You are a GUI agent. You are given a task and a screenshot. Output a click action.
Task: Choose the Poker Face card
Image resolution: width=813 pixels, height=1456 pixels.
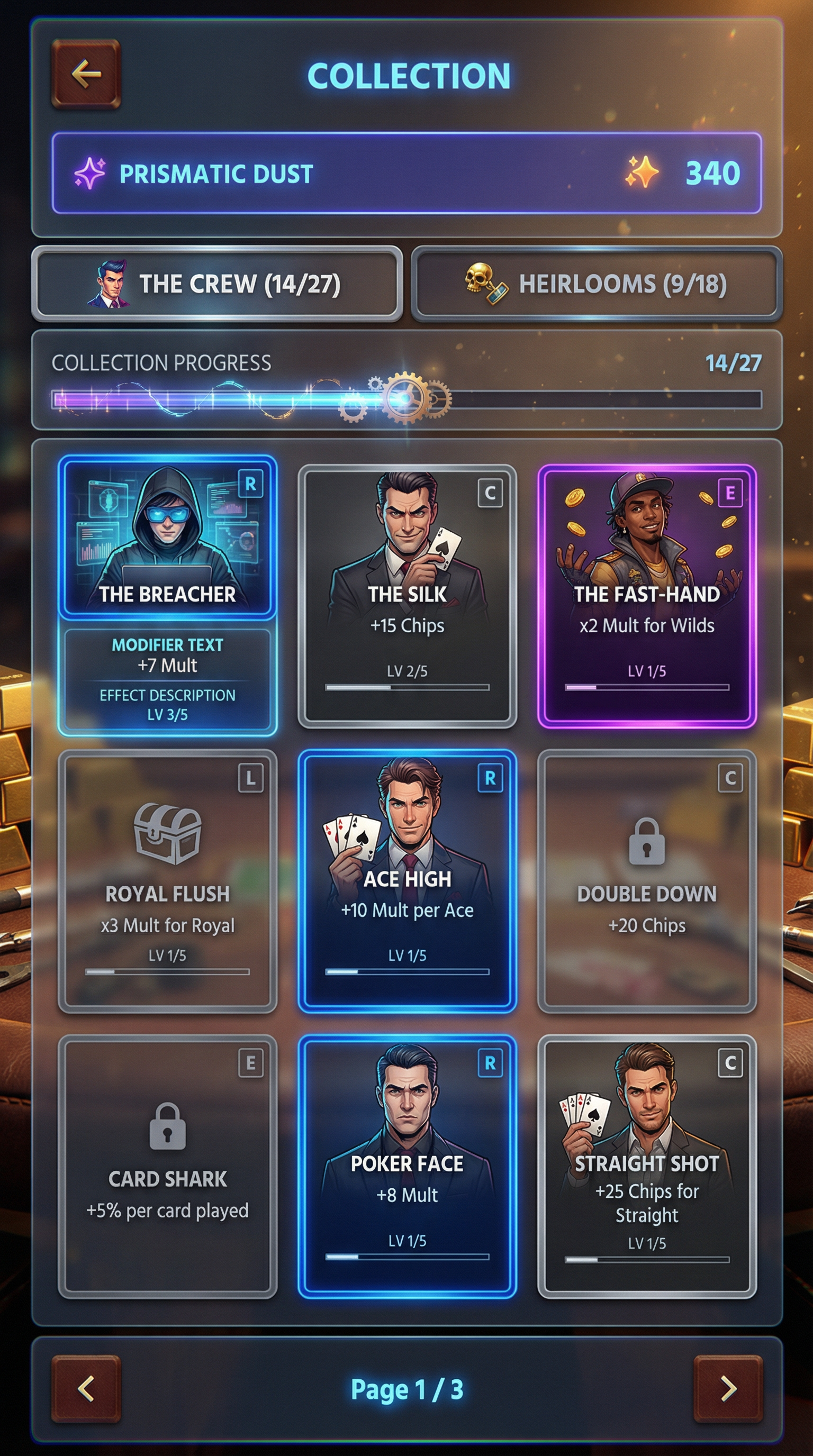click(x=407, y=1167)
